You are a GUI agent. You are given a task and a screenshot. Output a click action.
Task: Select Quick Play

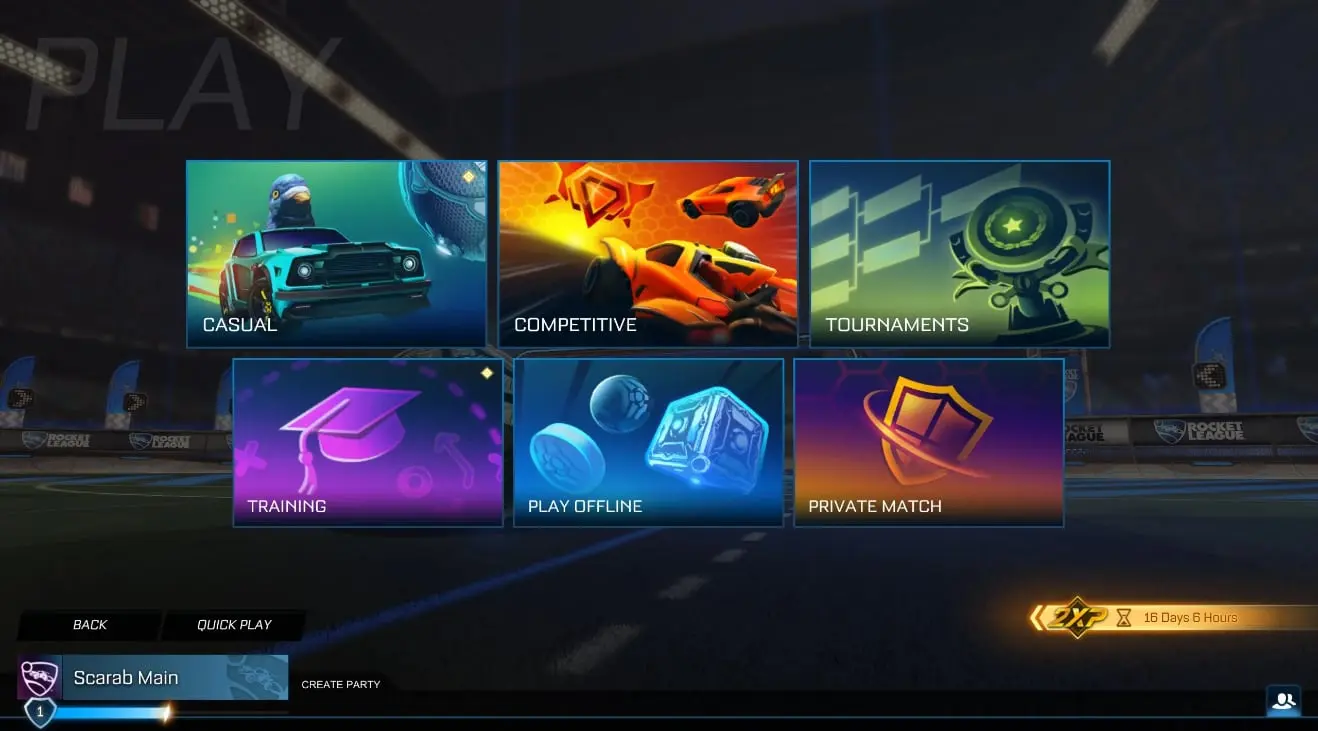point(233,624)
